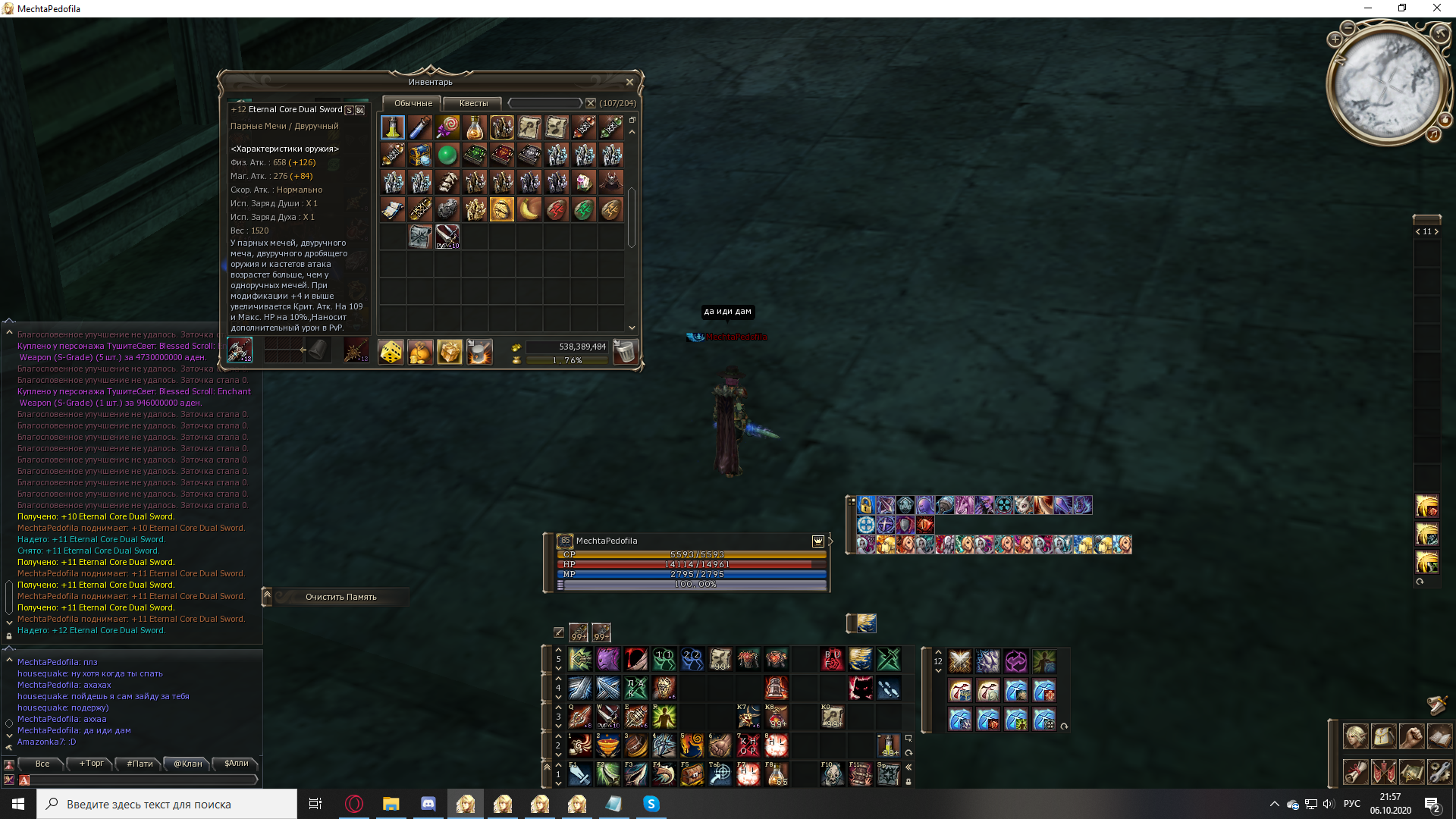Open Skype from the taskbar
This screenshot has width=1456, height=819.
click(x=650, y=804)
